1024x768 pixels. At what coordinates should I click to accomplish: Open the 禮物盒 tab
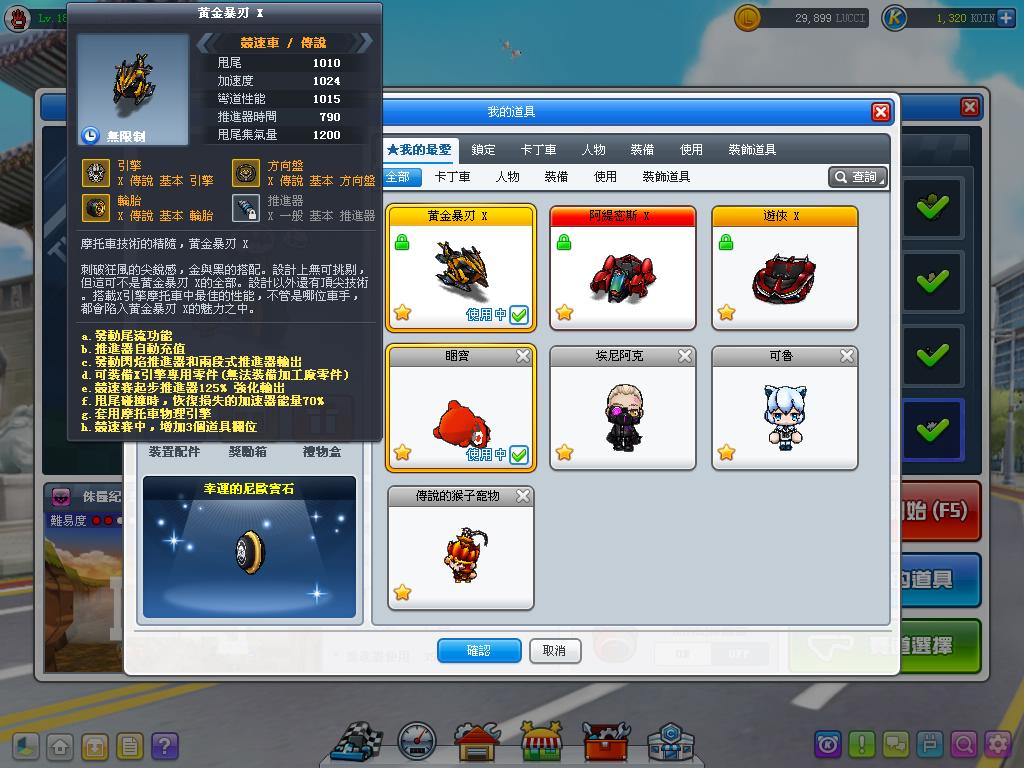(x=320, y=452)
